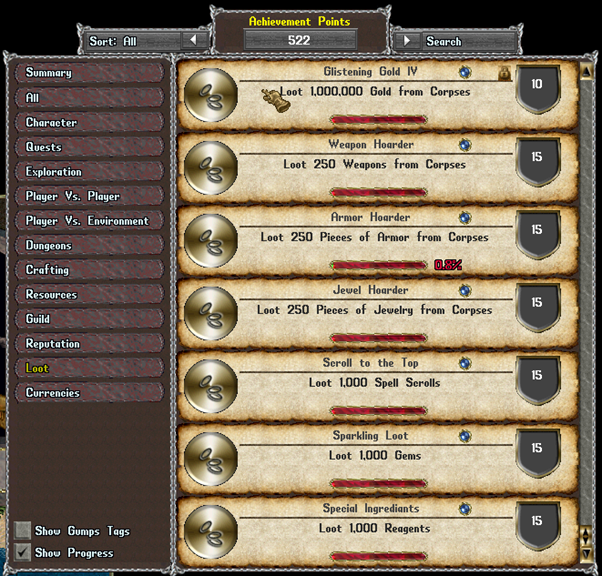Open the Exploration category

(x=88, y=172)
